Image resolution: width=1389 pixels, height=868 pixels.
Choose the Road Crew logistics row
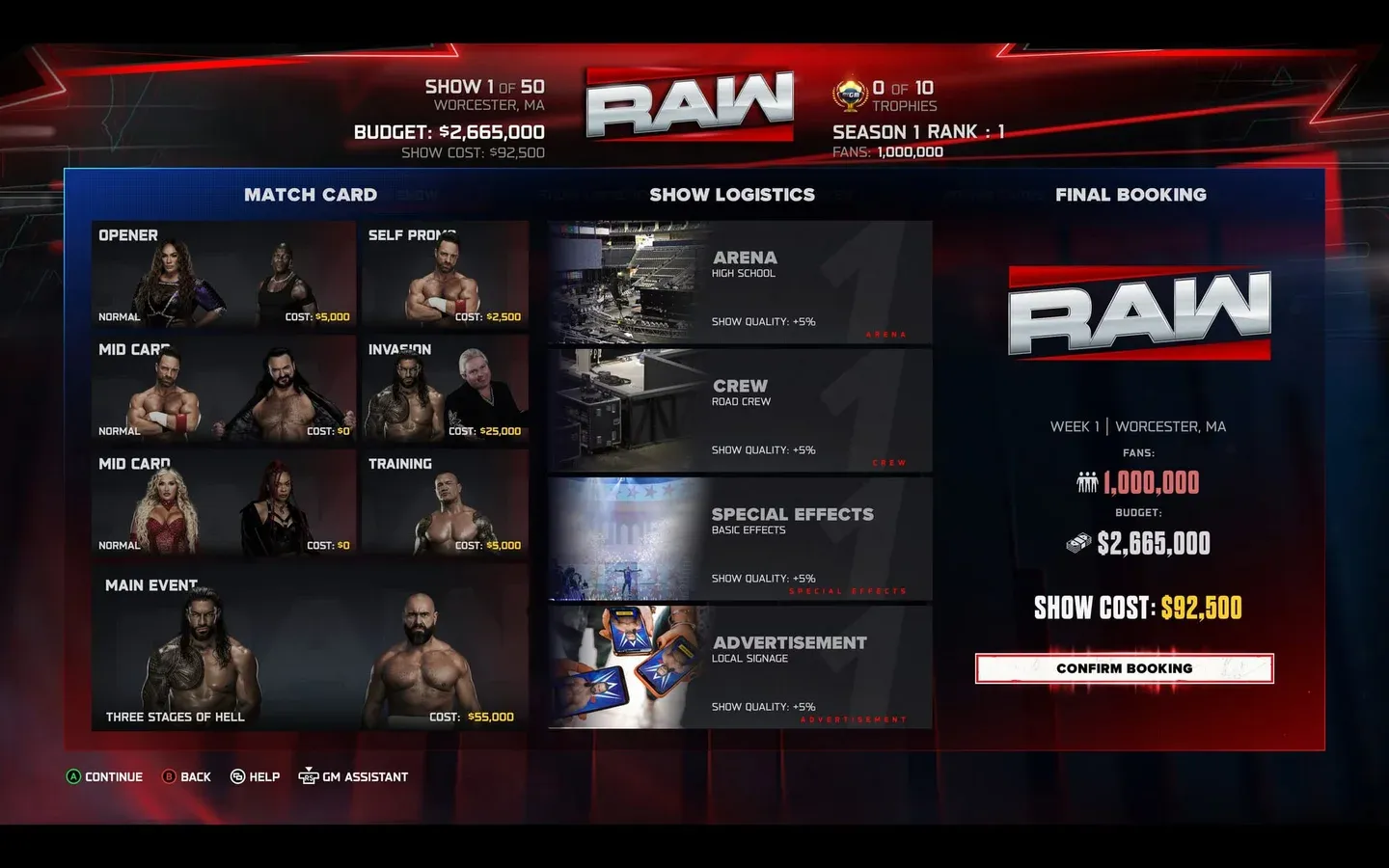pos(740,411)
